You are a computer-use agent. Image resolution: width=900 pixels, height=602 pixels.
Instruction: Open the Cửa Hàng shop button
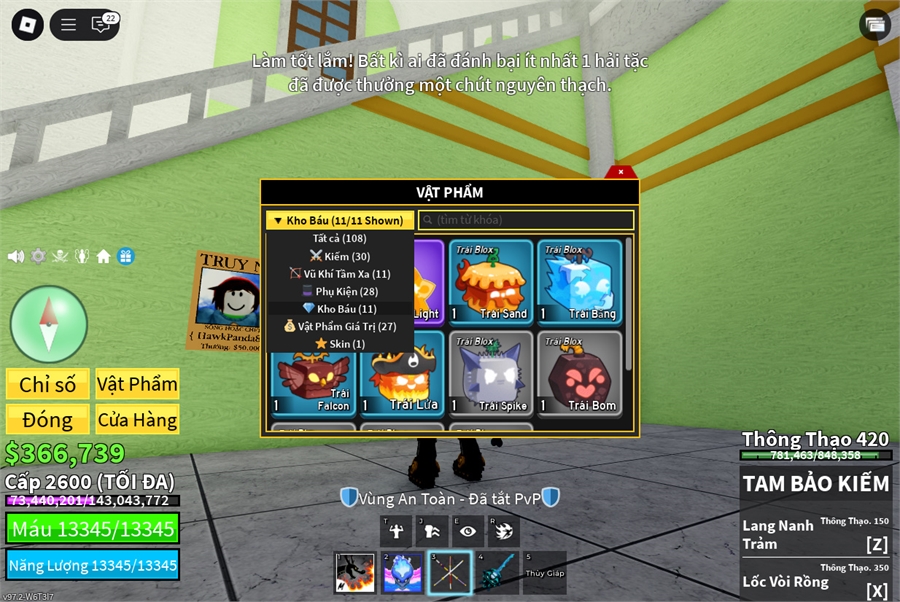pos(137,420)
